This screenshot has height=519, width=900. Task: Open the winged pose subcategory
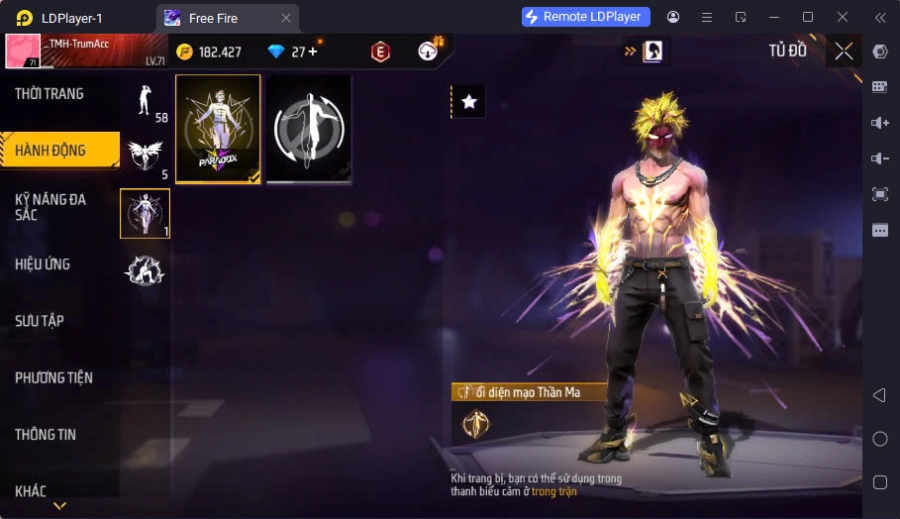tap(146, 156)
